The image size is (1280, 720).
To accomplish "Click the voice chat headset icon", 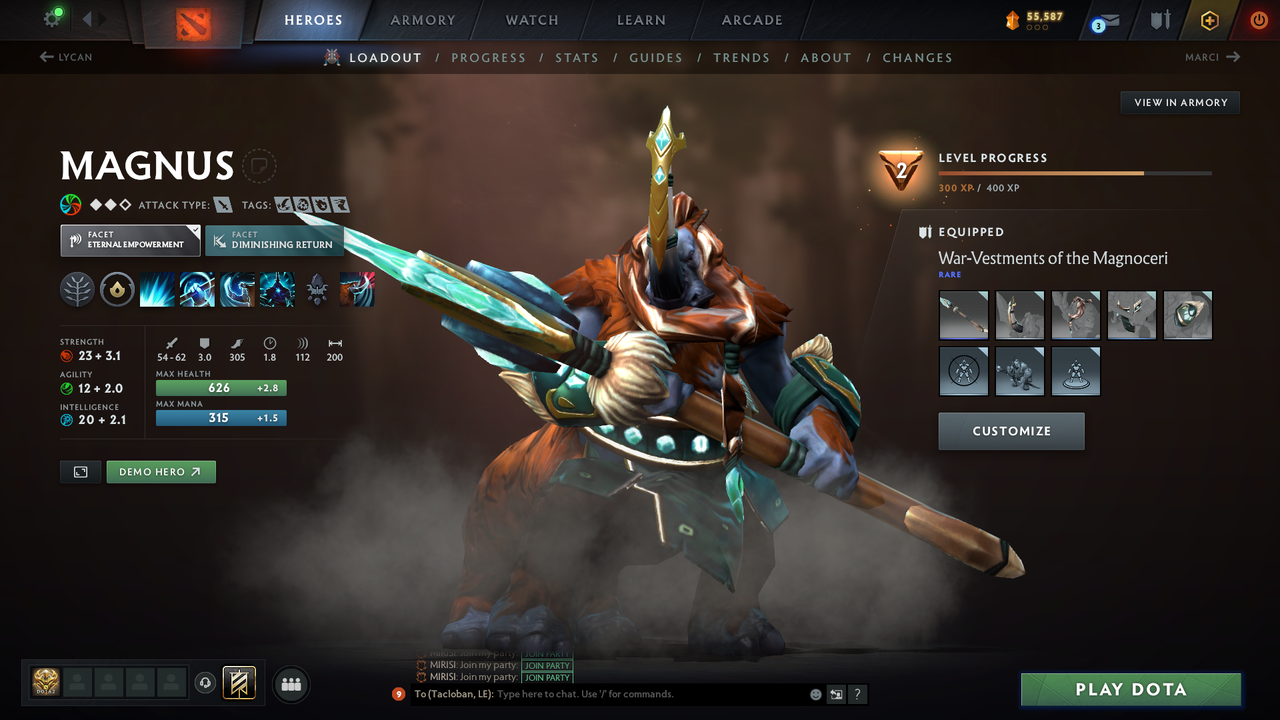I will [x=207, y=683].
